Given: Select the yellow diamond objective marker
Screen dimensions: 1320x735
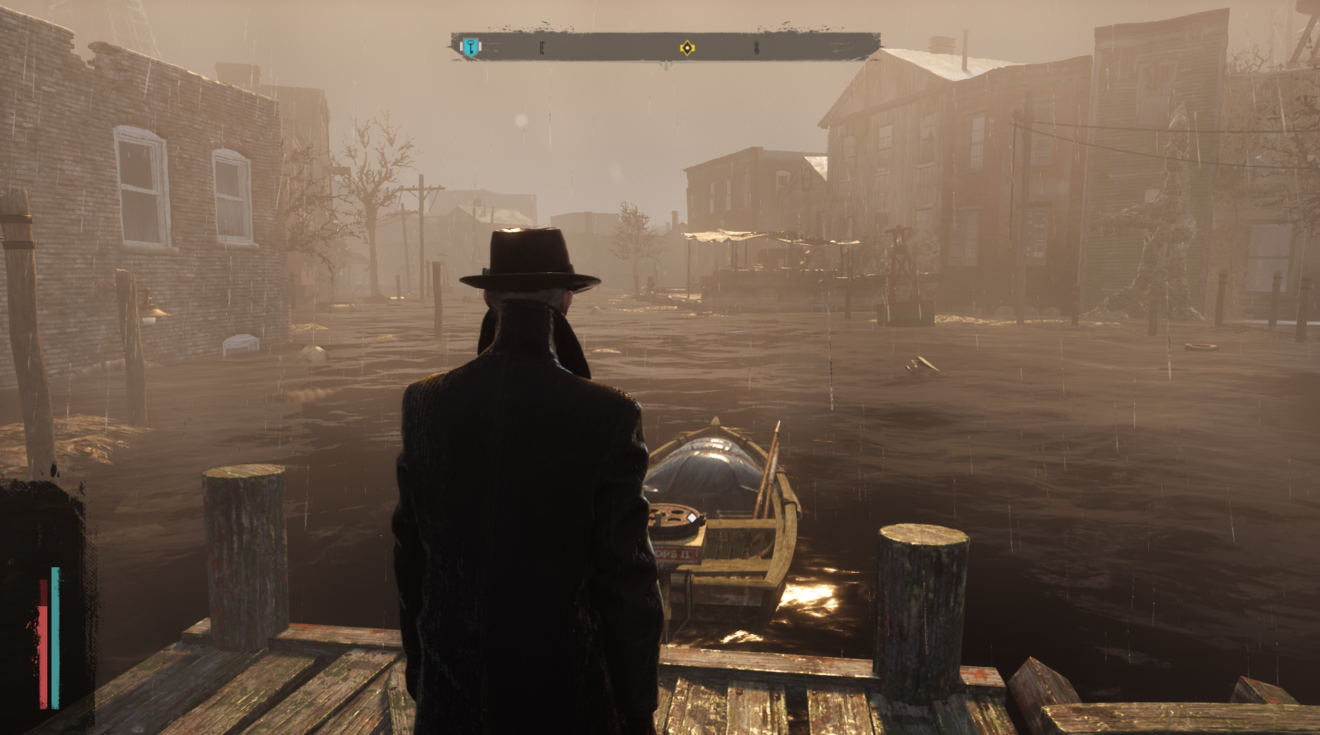Looking at the screenshot, I should click(x=687, y=47).
